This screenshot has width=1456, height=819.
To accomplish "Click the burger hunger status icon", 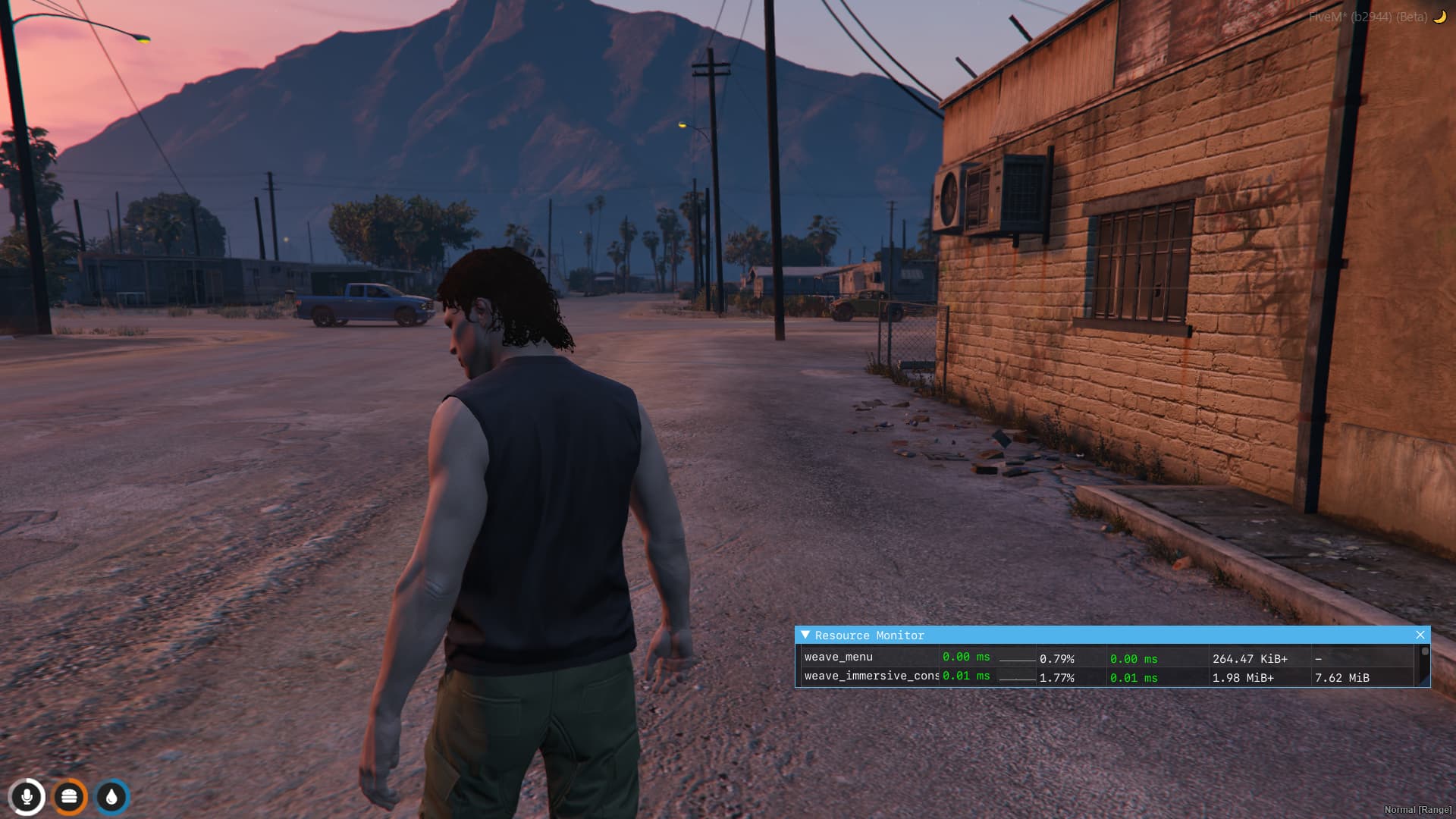I will click(69, 797).
